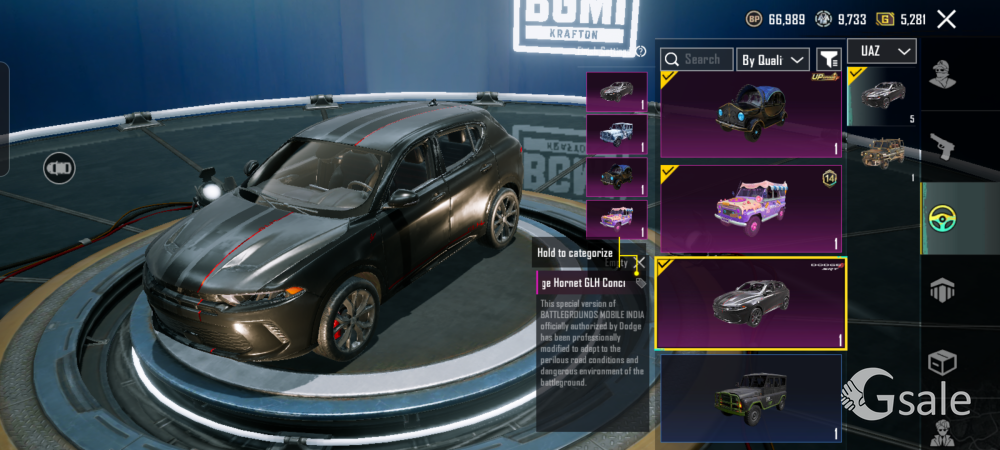Image resolution: width=1000 pixels, height=450 pixels.
Task: Toggle the vehicle view icon
Action: click(59, 167)
